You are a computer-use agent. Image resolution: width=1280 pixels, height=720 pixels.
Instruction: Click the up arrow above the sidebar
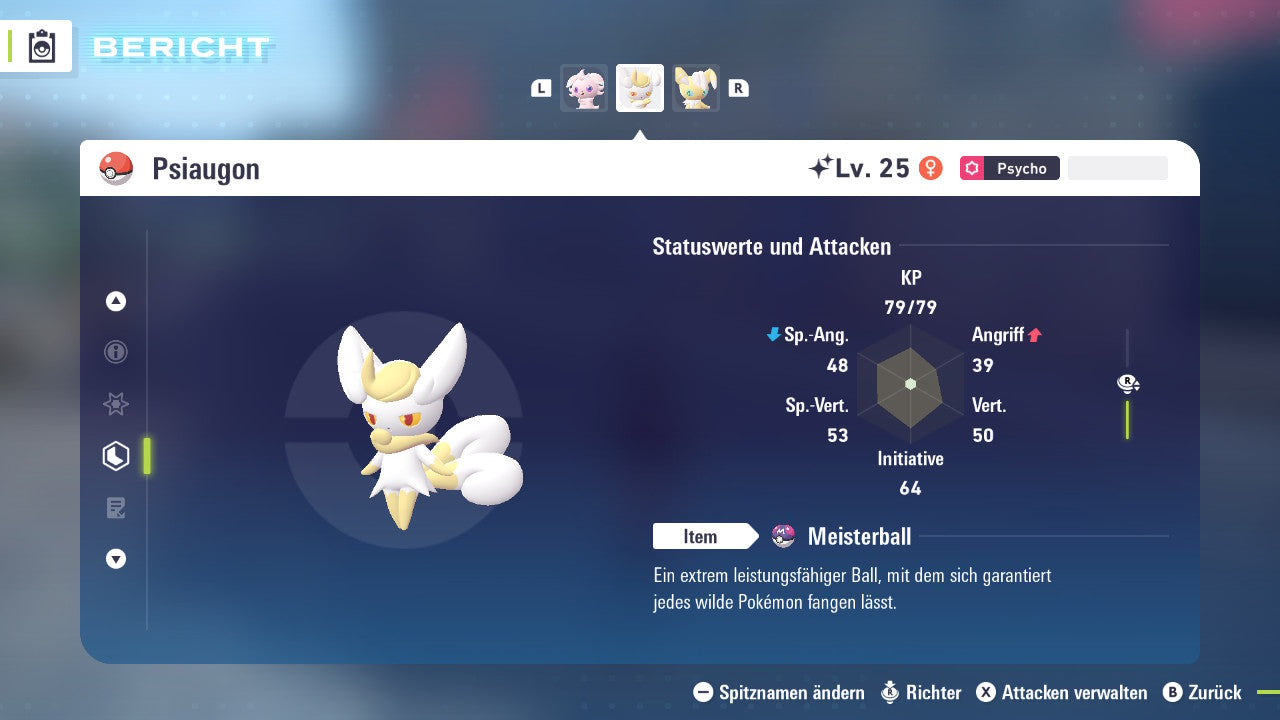(x=116, y=302)
